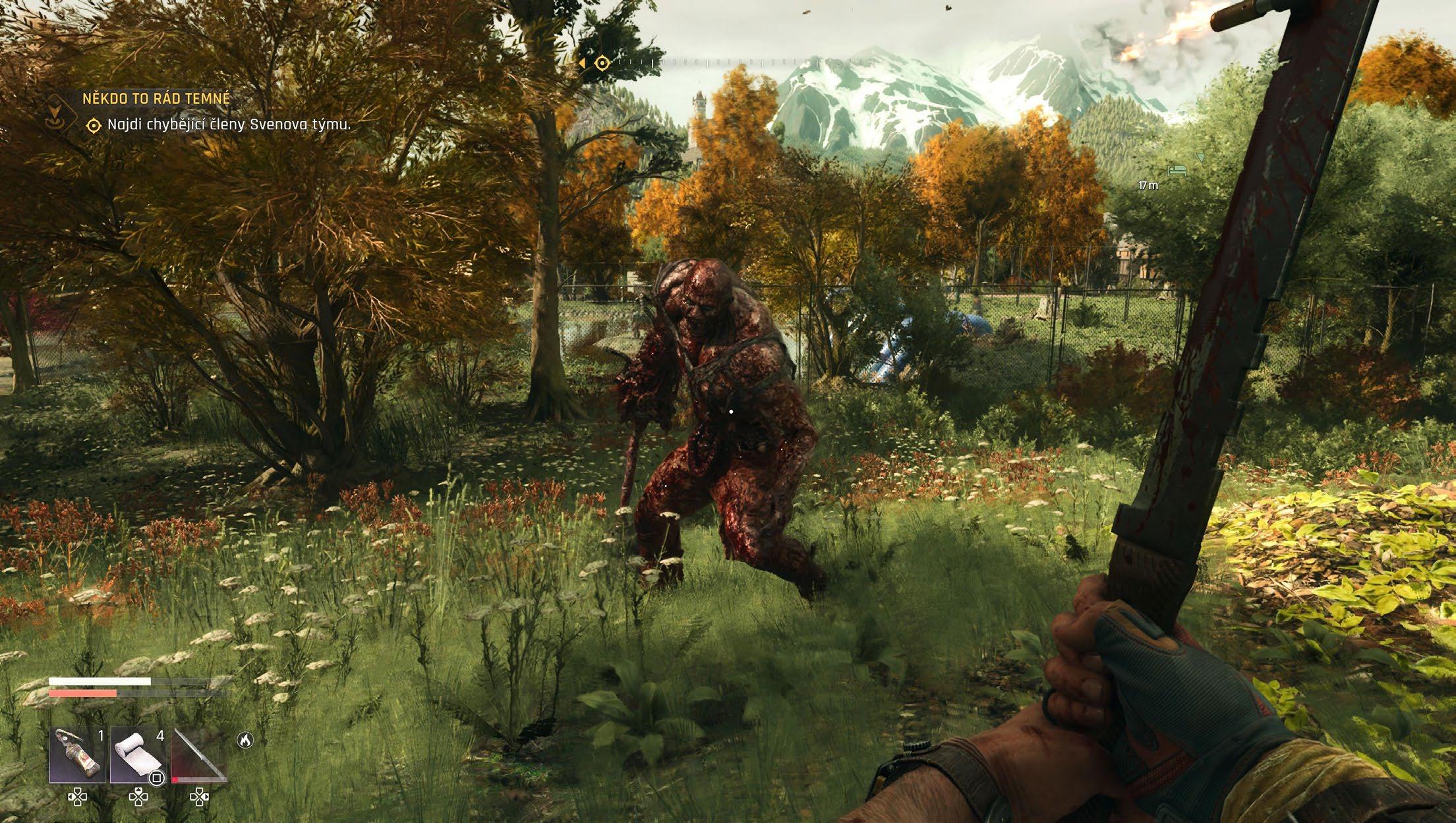Select the machete weapon slot

198,754
